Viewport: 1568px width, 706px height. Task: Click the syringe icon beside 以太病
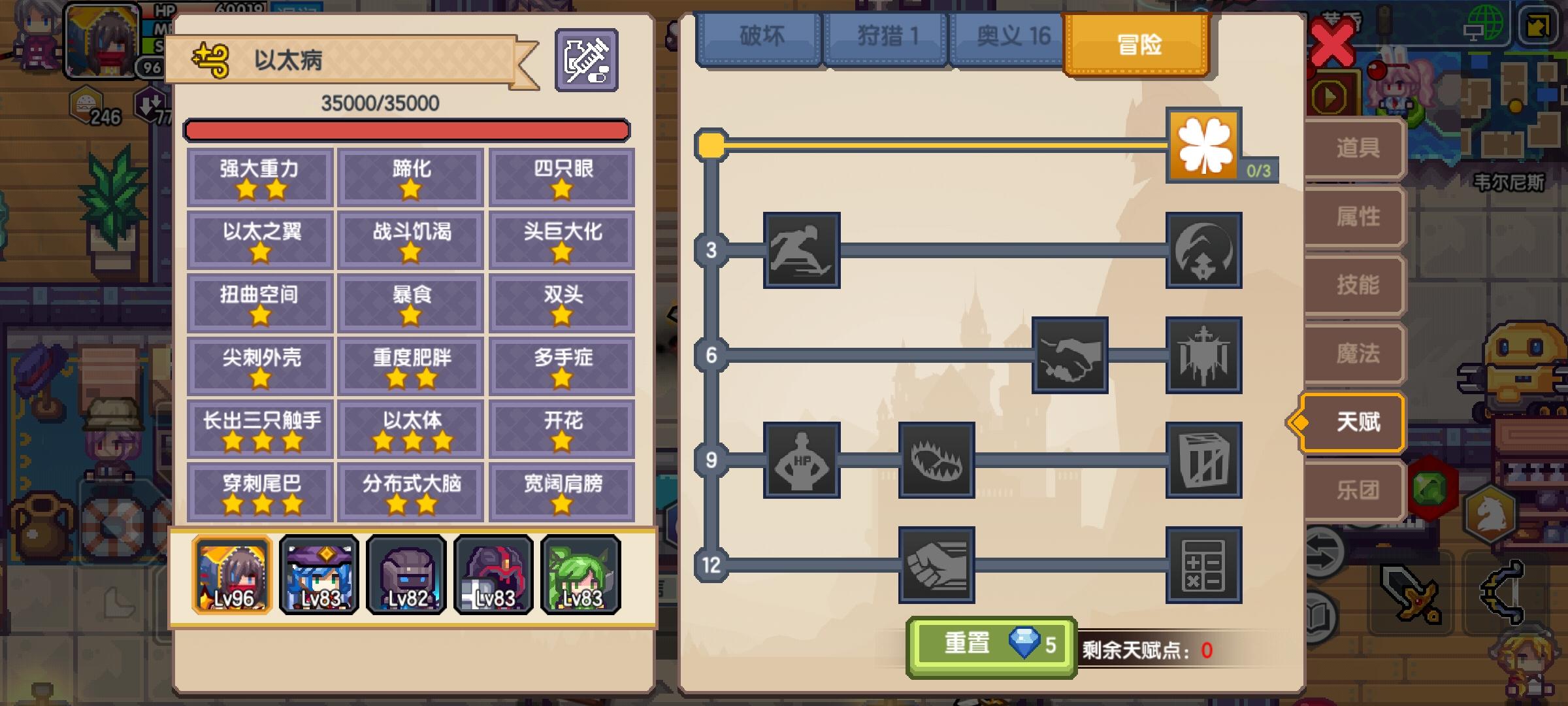tap(586, 61)
